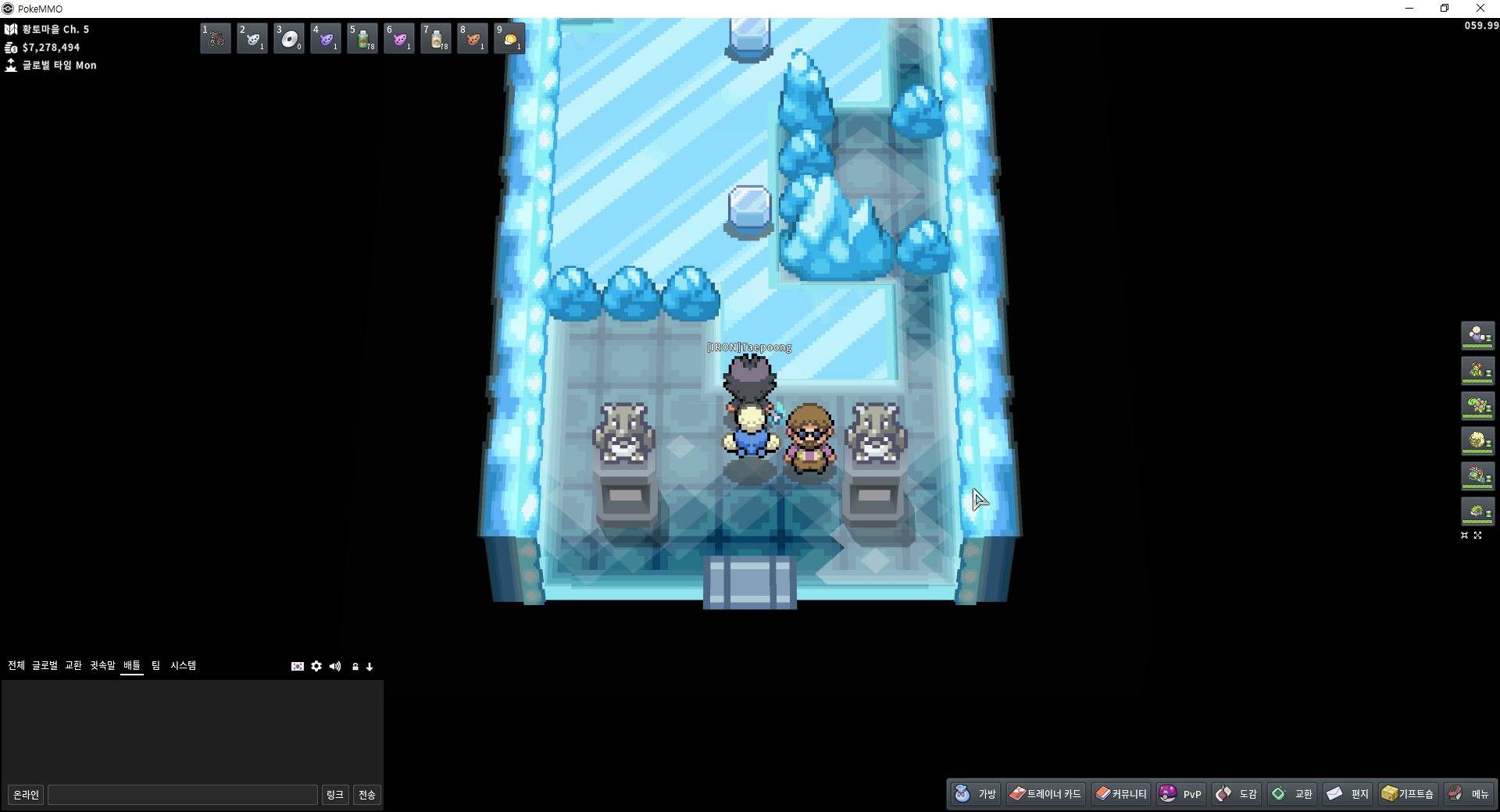Viewport: 1500px width, 812px height.
Task: Open chat settings via the gear icon
Action: (x=316, y=666)
